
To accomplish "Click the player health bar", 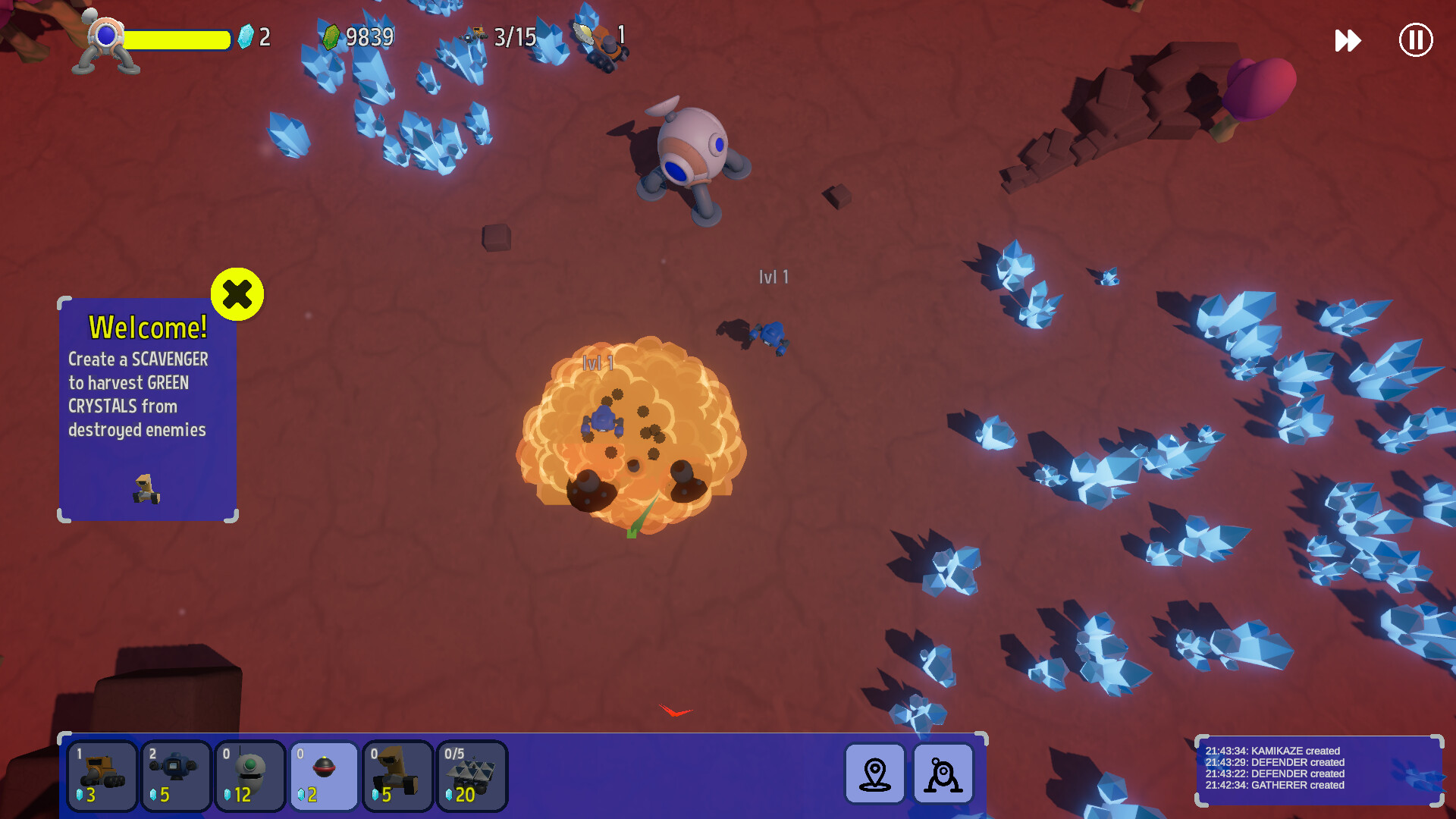I will click(x=180, y=40).
